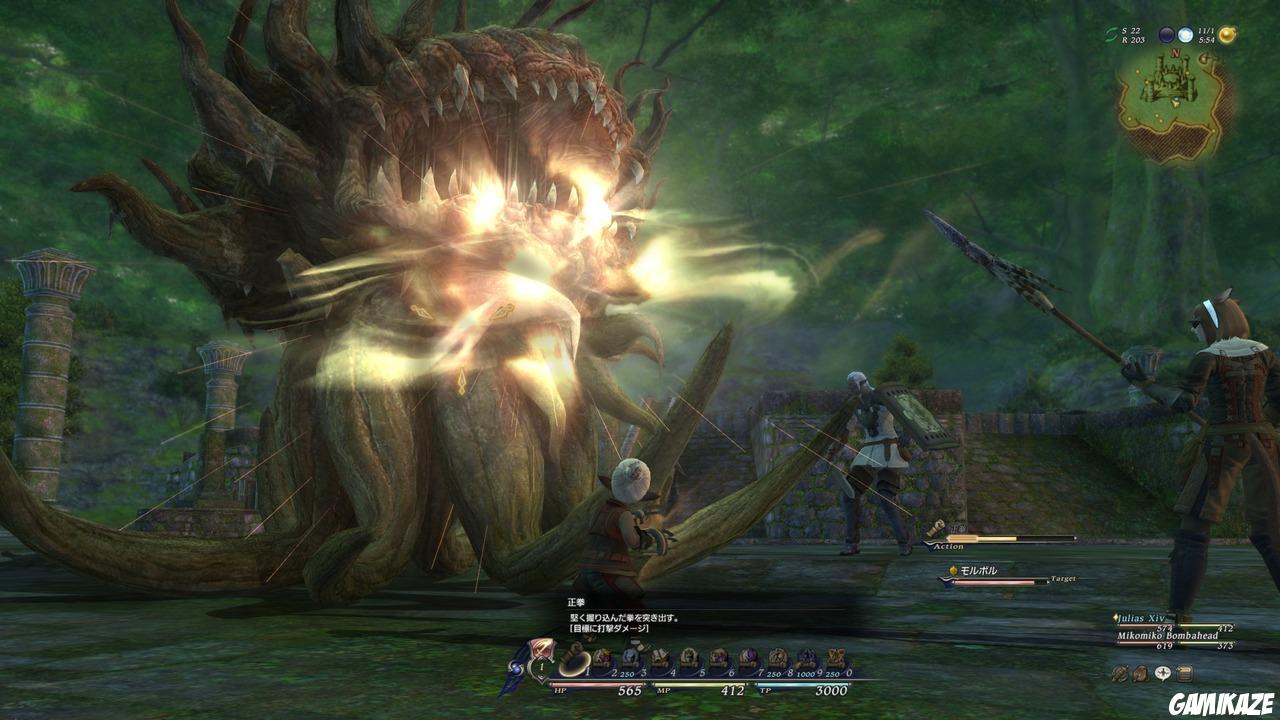Viewport: 1280px width, 720px height.
Task: Click party member Julias Xiv's name
Action: [1140, 618]
